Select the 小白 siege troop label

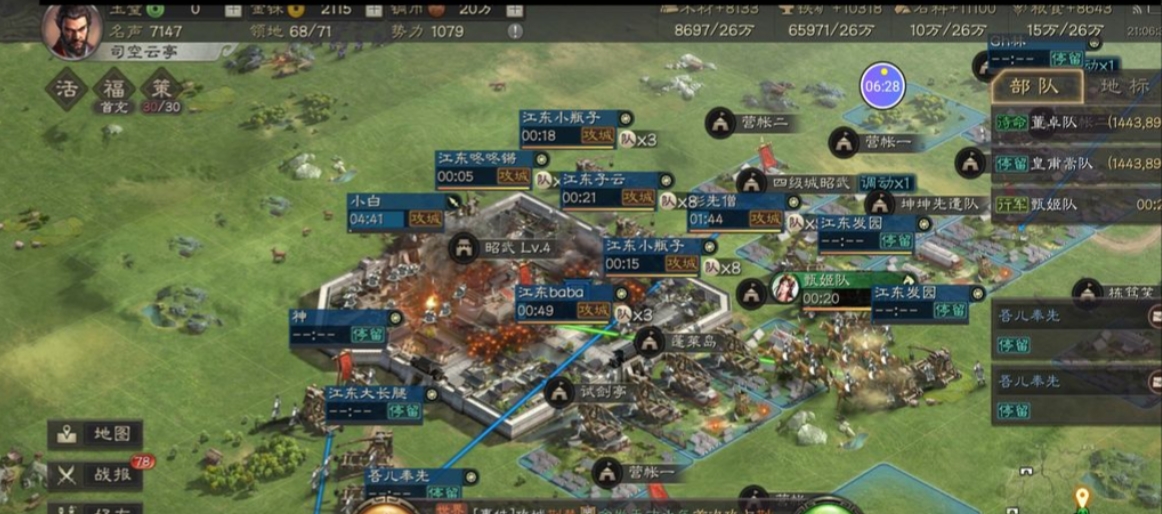395,210
